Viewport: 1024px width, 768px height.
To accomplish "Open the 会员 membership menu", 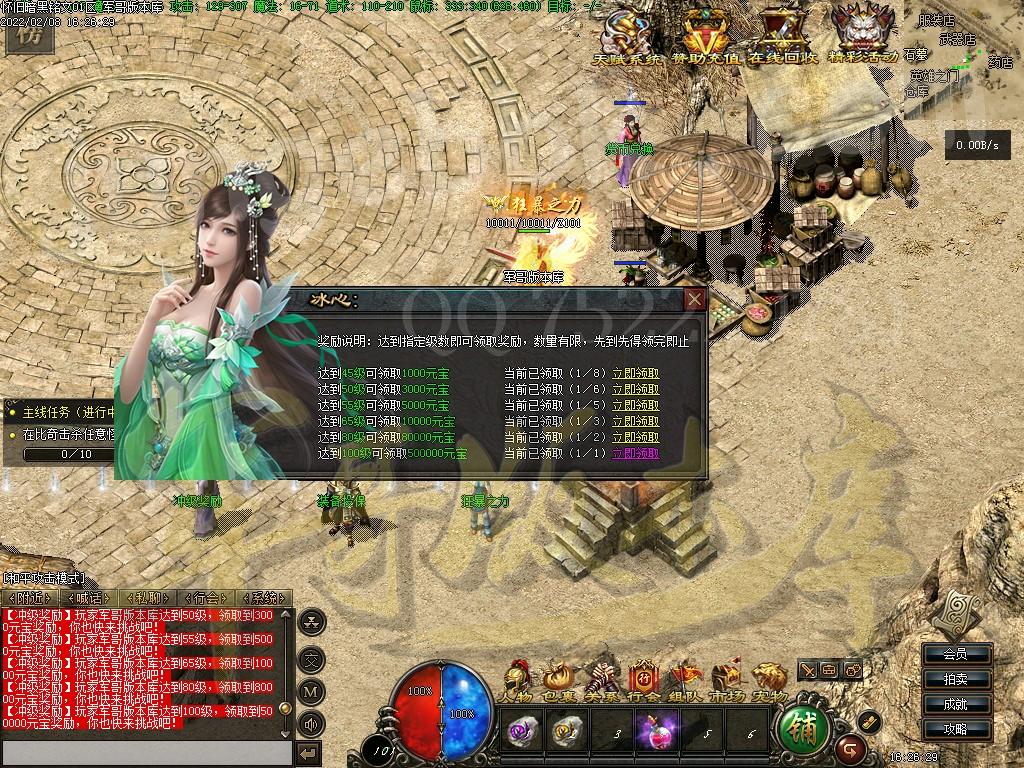I will click(955, 654).
